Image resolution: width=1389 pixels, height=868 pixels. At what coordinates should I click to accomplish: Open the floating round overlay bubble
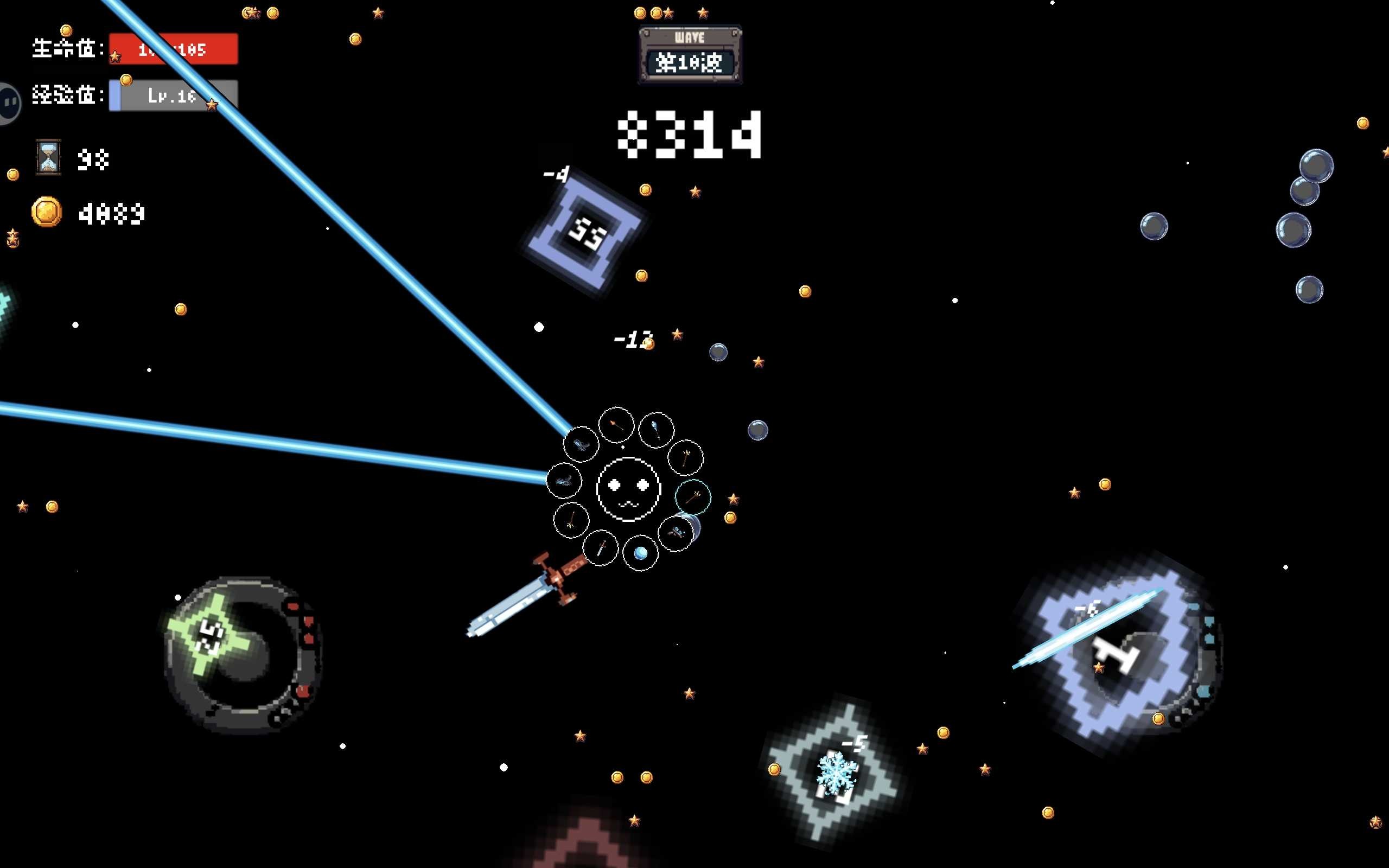8,103
